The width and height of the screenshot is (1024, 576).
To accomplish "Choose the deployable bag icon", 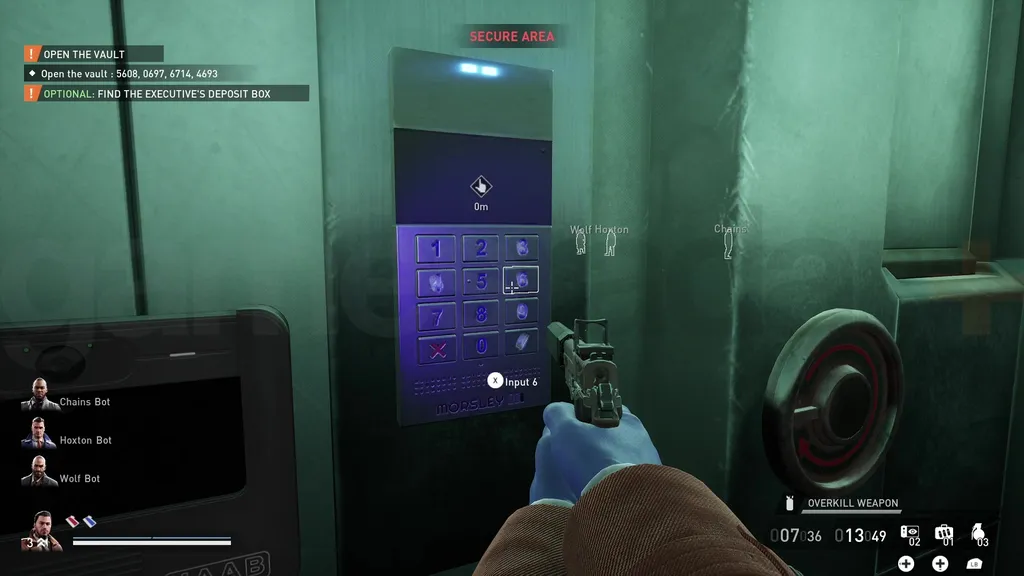I will click(943, 533).
